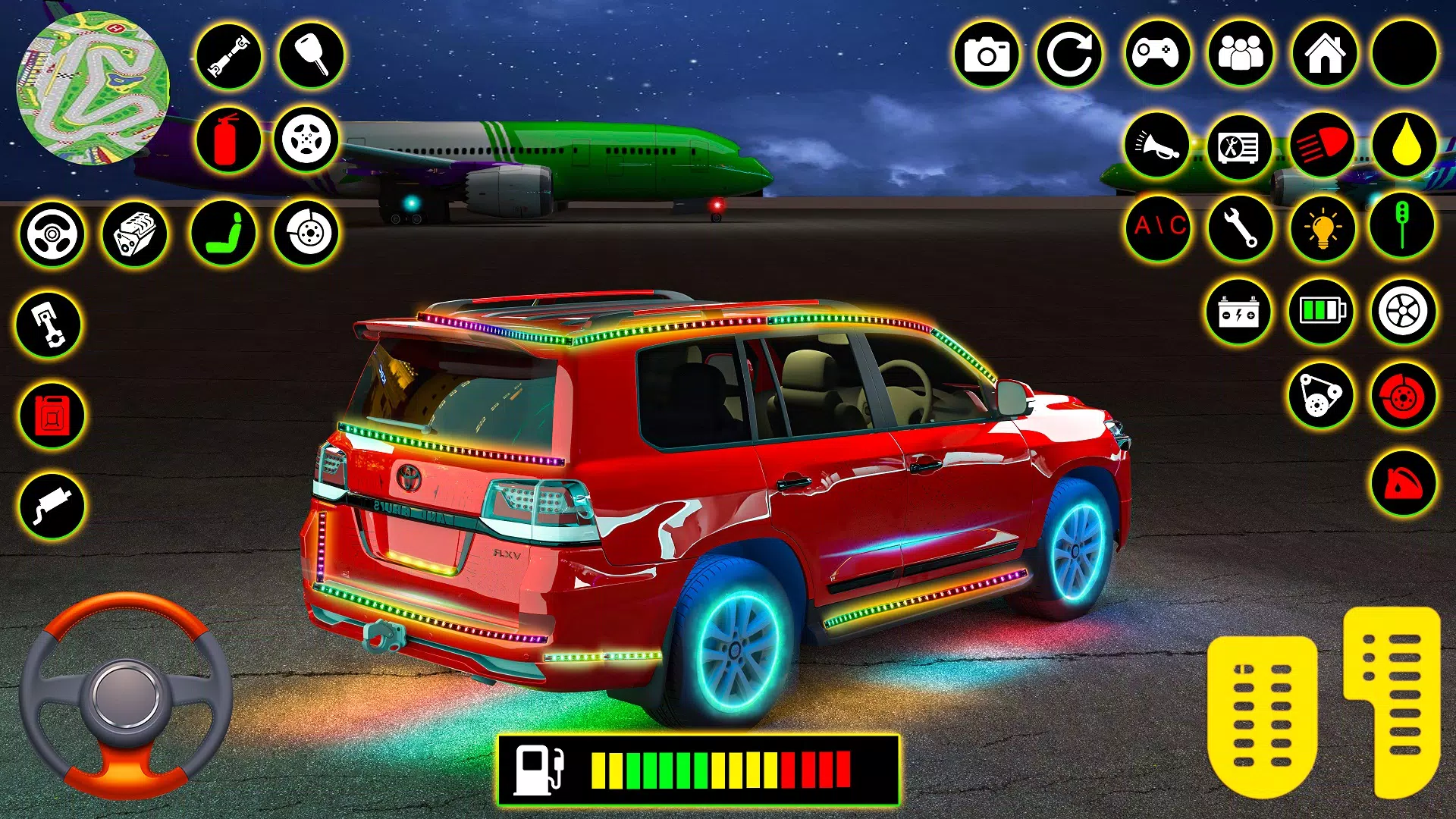This screenshot has height=819, width=1456.
Task: Choose the car battery icon
Action: [1239, 312]
